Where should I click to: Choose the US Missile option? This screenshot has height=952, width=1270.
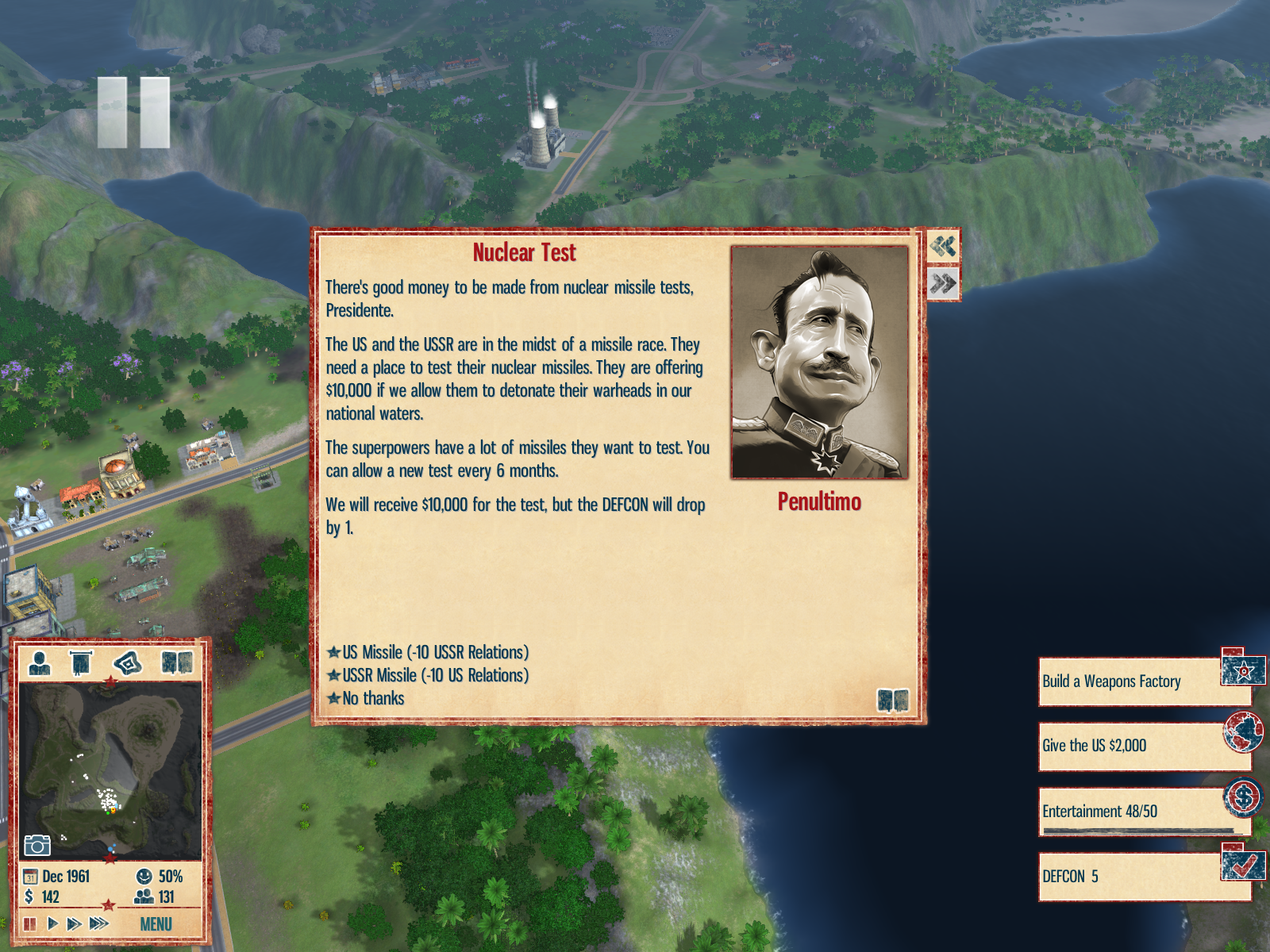click(x=435, y=652)
